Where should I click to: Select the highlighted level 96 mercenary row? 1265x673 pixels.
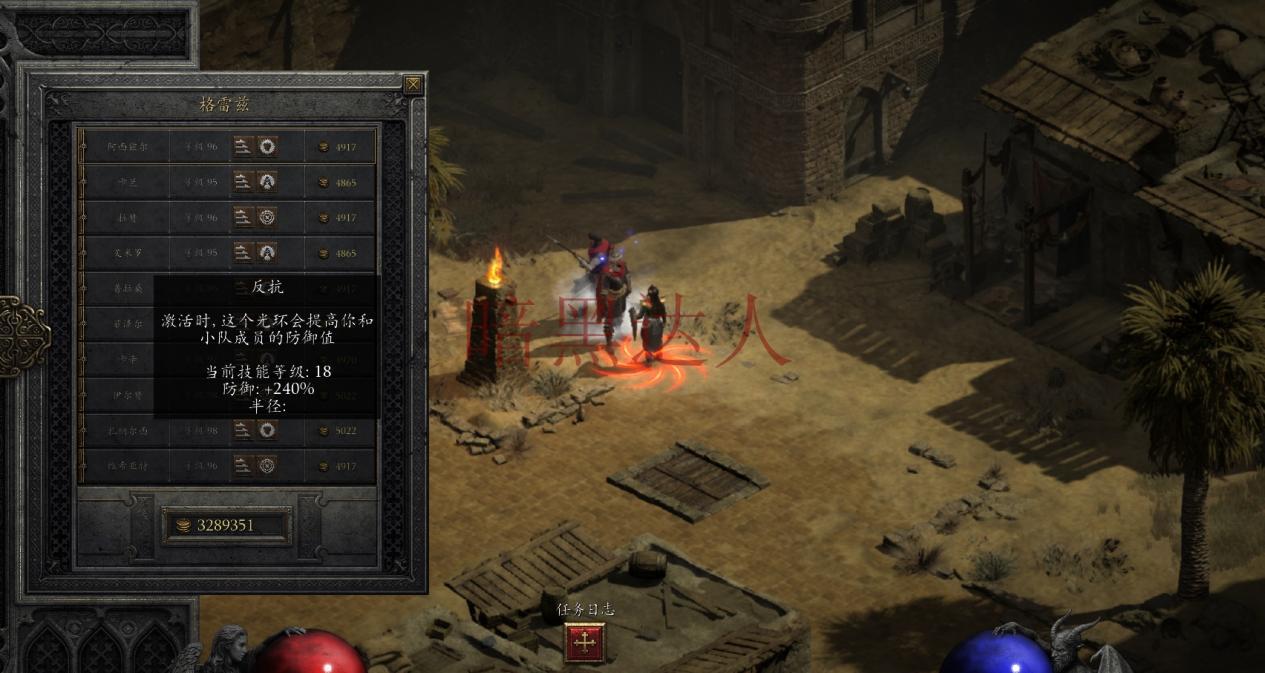coord(228,147)
